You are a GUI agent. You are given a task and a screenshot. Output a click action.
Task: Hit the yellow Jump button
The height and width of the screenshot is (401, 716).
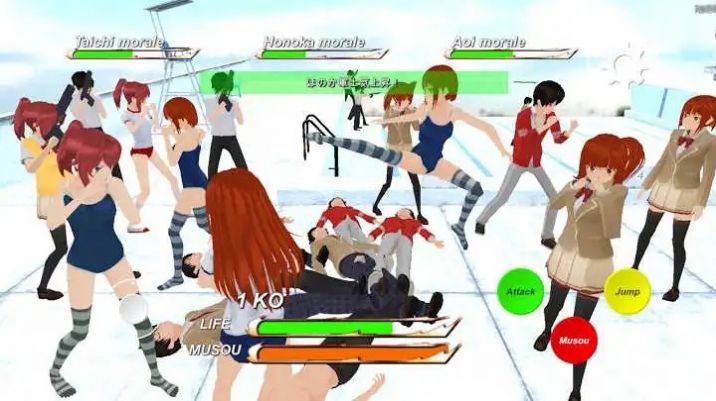pyautogui.click(x=627, y=289)
